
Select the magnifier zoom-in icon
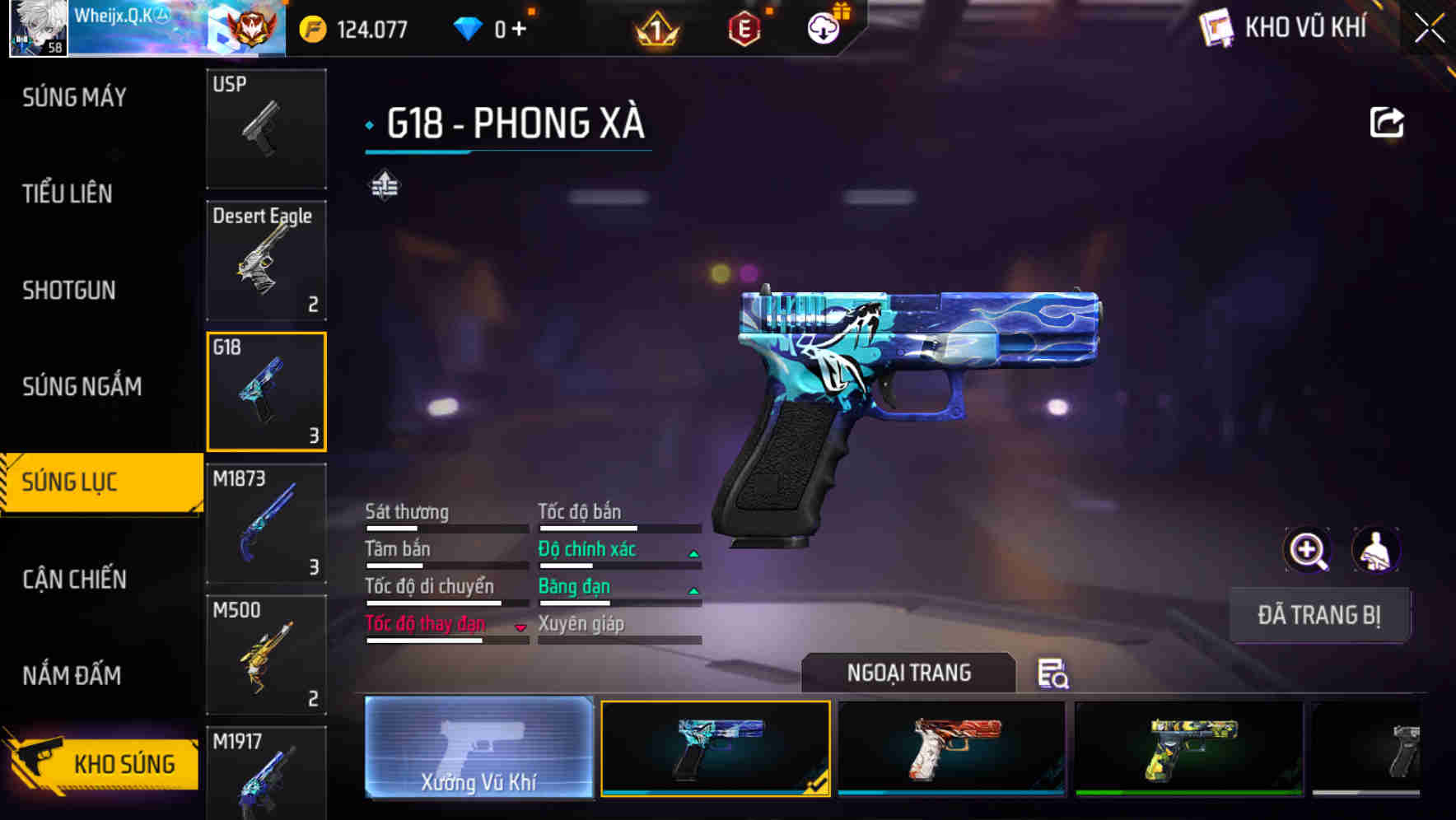point(1308,550)
